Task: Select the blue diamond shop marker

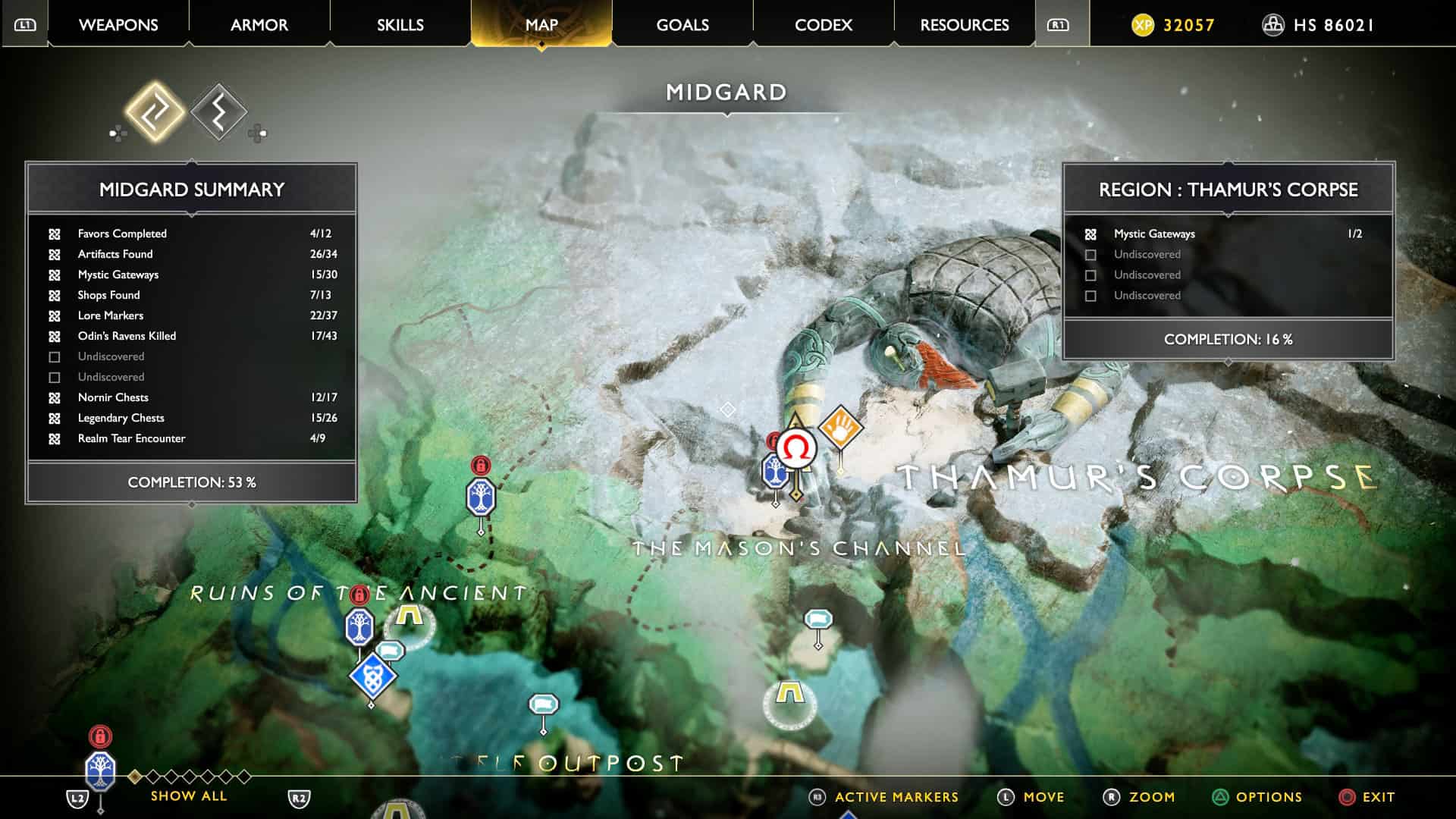Action: click(372, 675)
